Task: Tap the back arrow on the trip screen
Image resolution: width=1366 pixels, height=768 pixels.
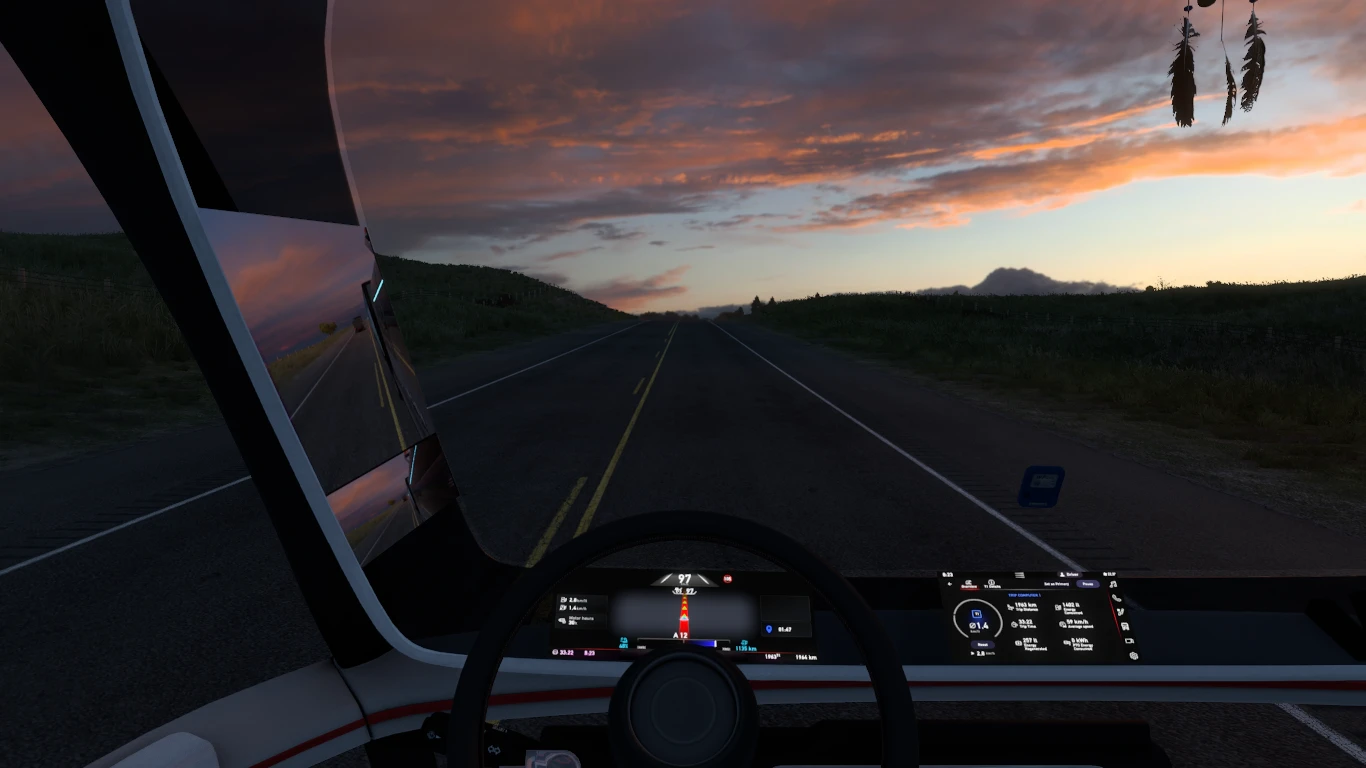Action: click(x=950, y=584)
